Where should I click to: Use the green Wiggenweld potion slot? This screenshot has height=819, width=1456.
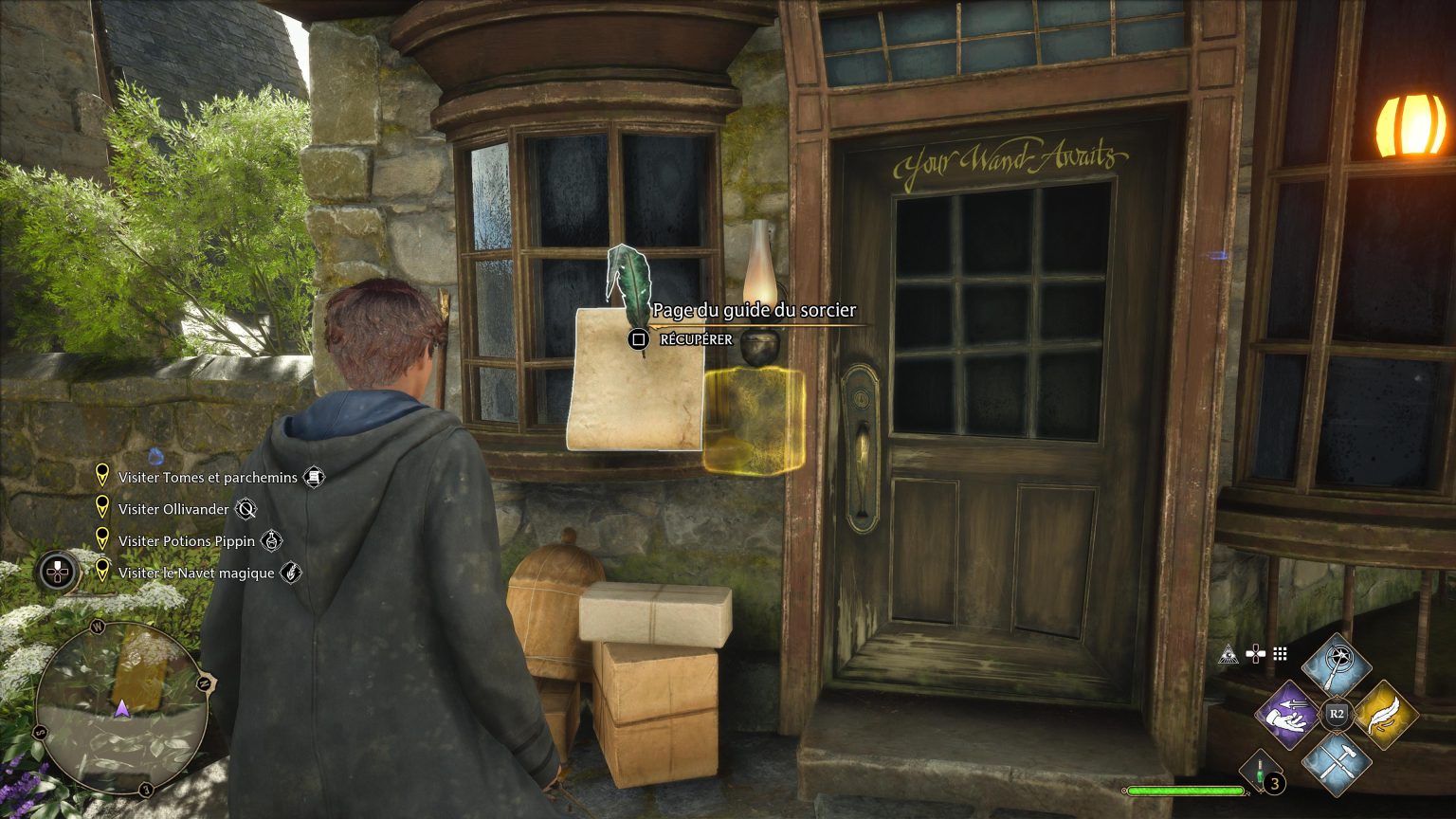pyautogui.click(x=1261, y=773)
